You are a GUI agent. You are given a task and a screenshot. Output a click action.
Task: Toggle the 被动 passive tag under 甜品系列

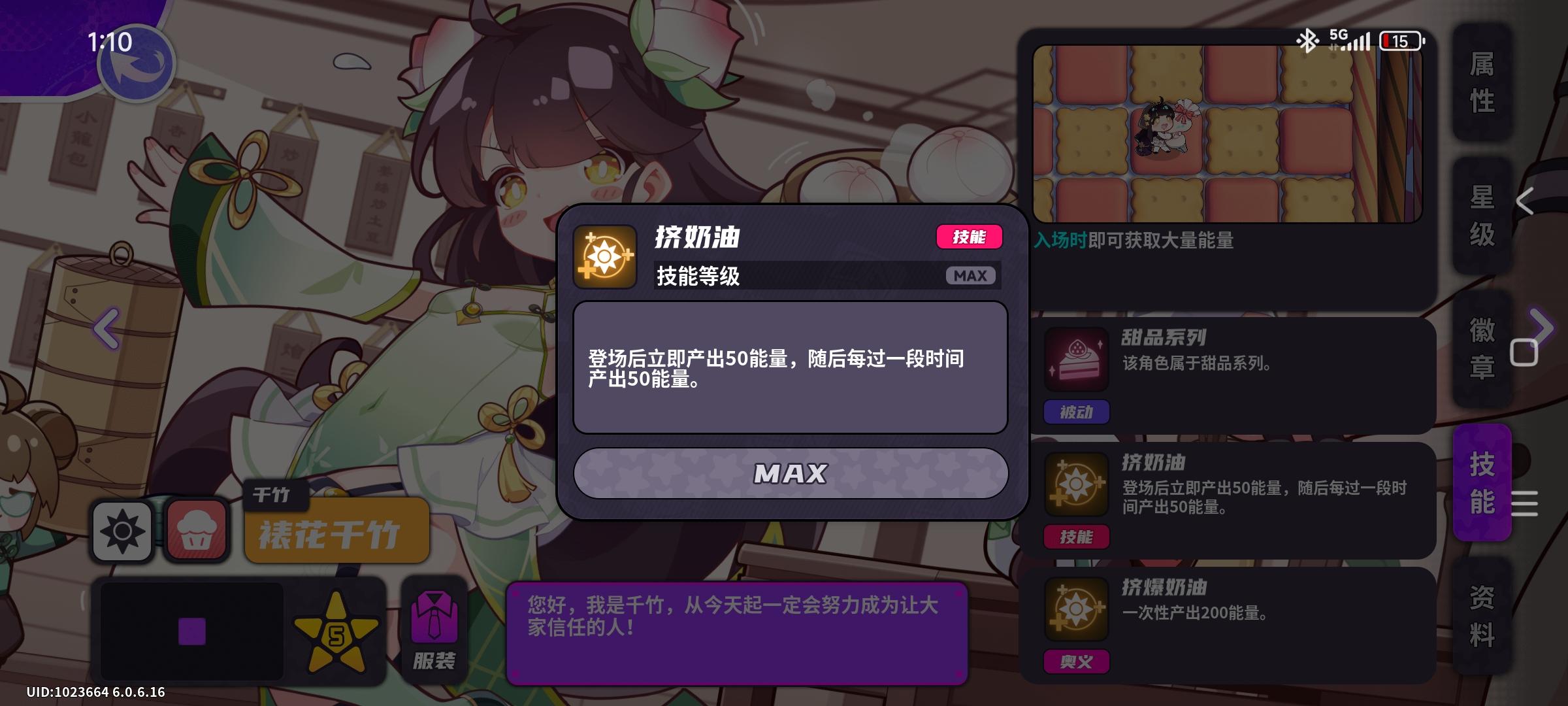coord(1075,412)
